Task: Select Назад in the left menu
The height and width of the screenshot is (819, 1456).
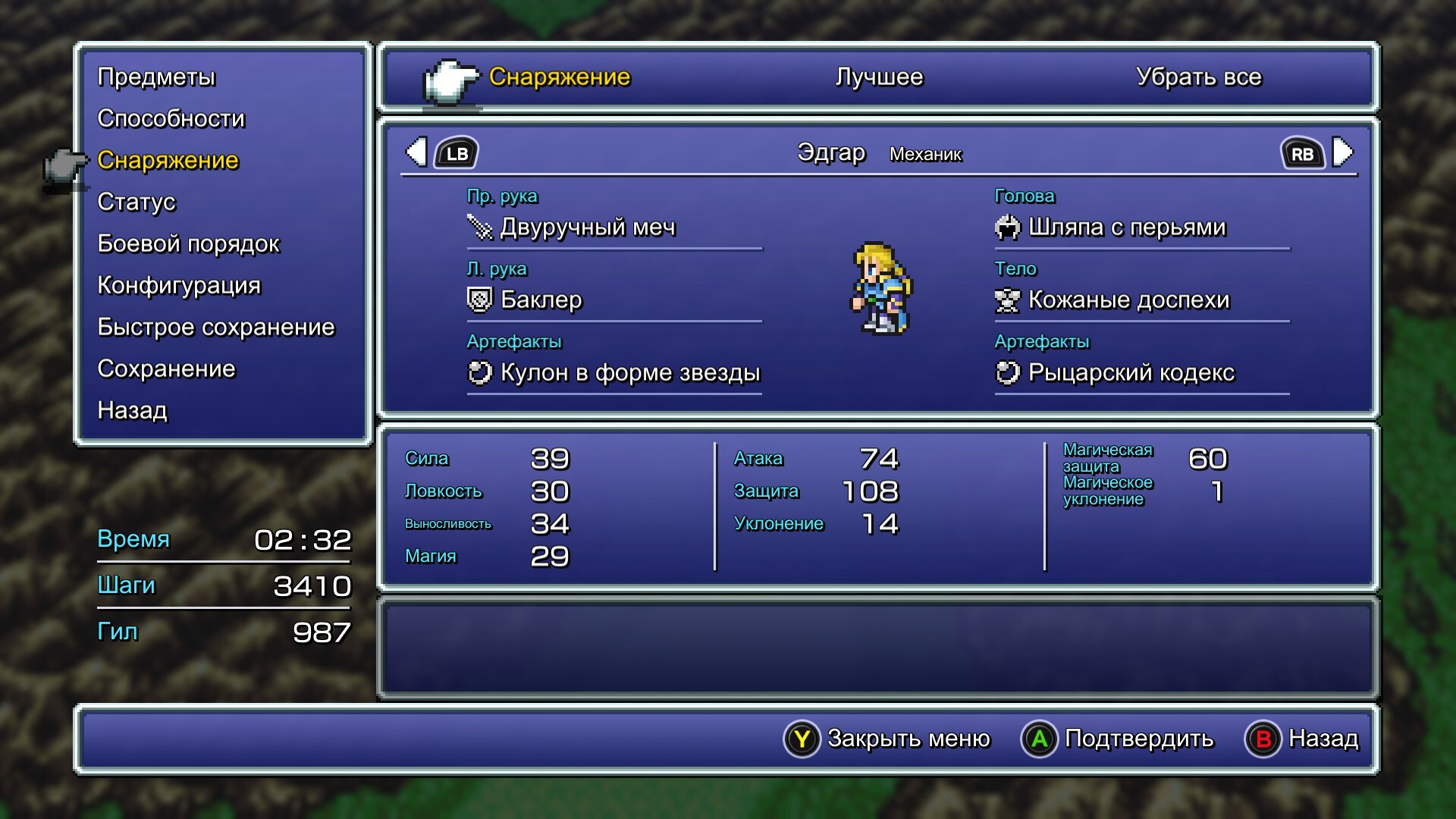Action: (132, 410)
